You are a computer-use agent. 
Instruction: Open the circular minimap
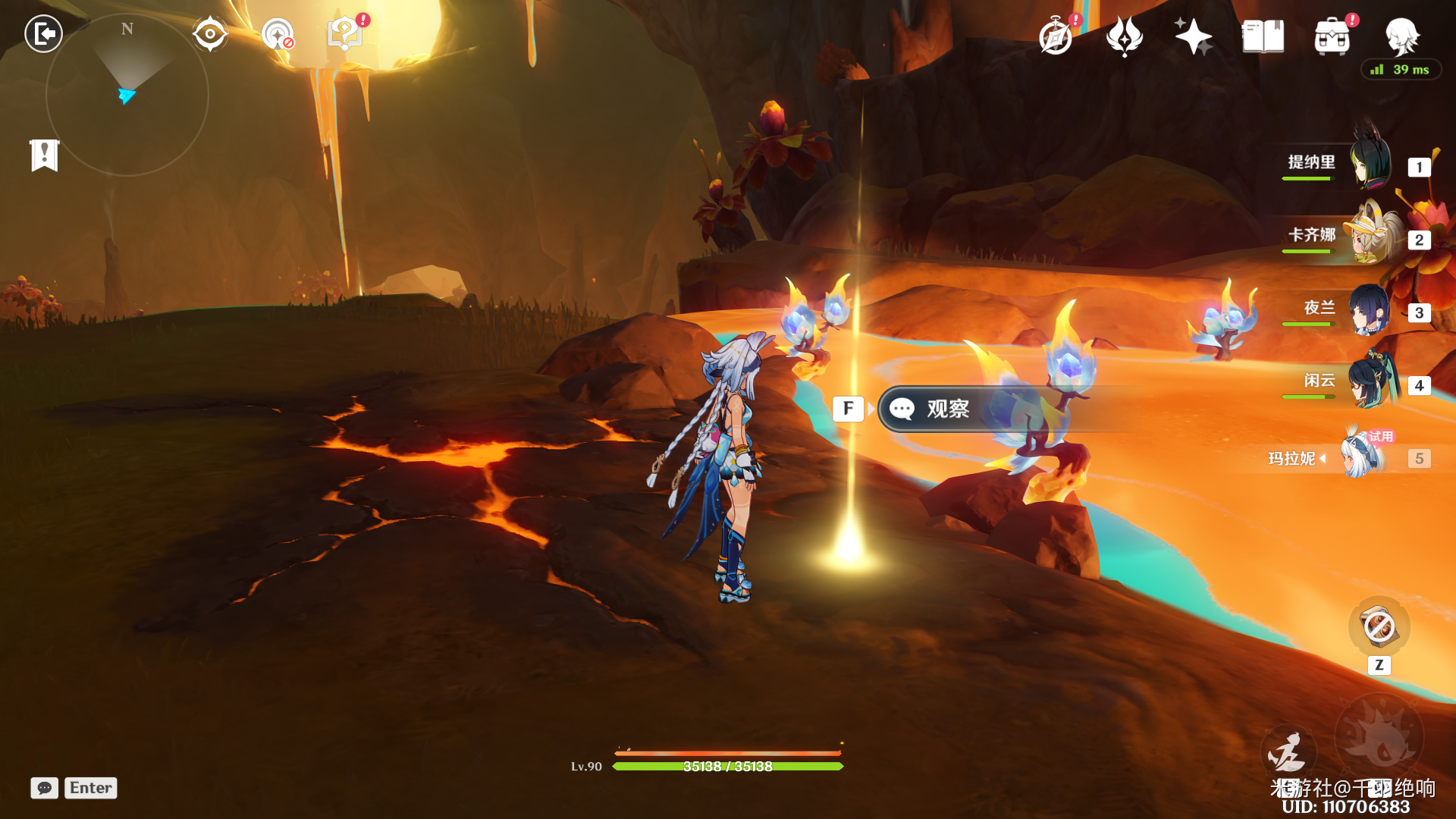tap(127, 95)
